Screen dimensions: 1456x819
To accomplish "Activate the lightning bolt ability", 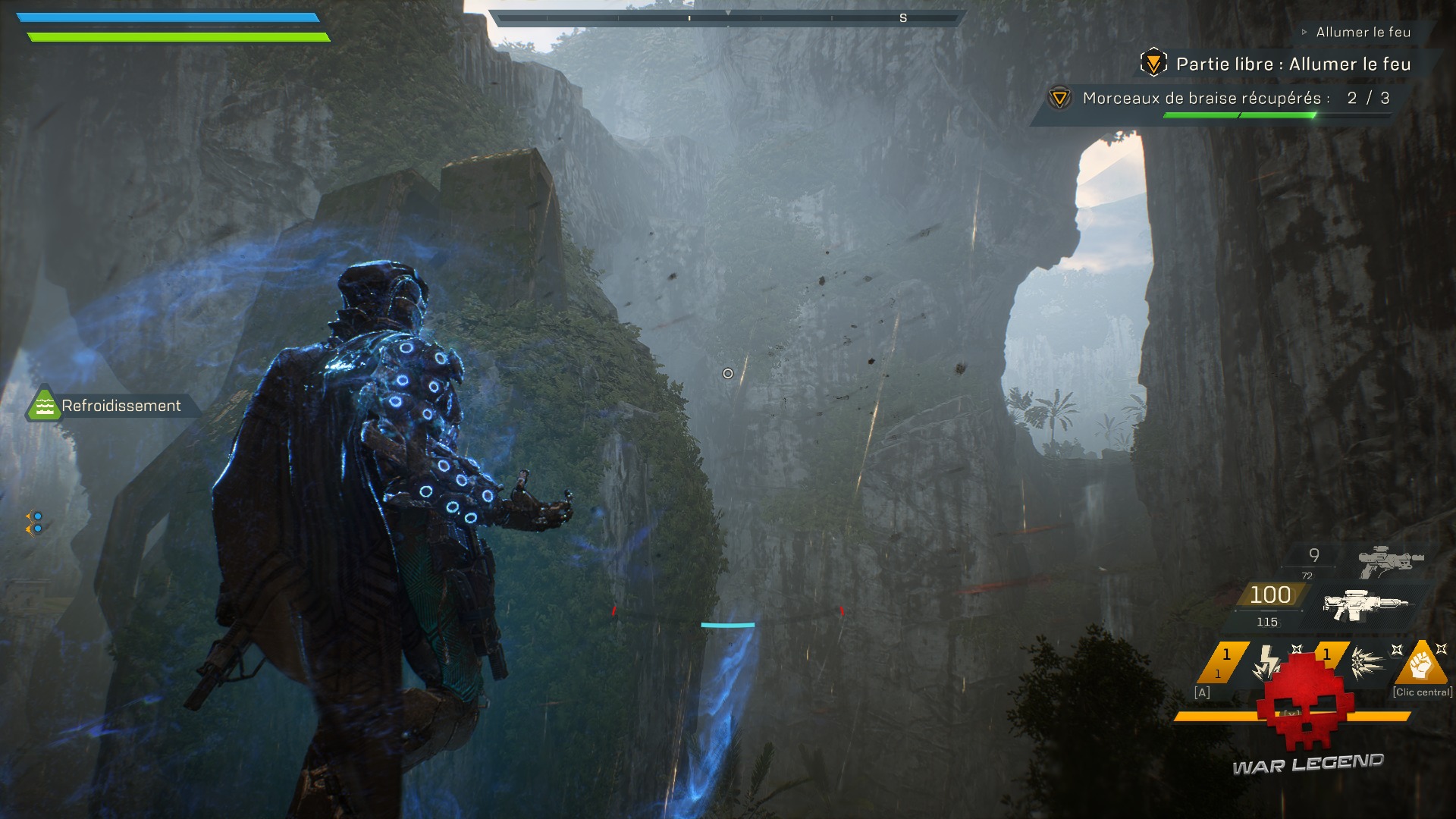I will [1266, 661].
